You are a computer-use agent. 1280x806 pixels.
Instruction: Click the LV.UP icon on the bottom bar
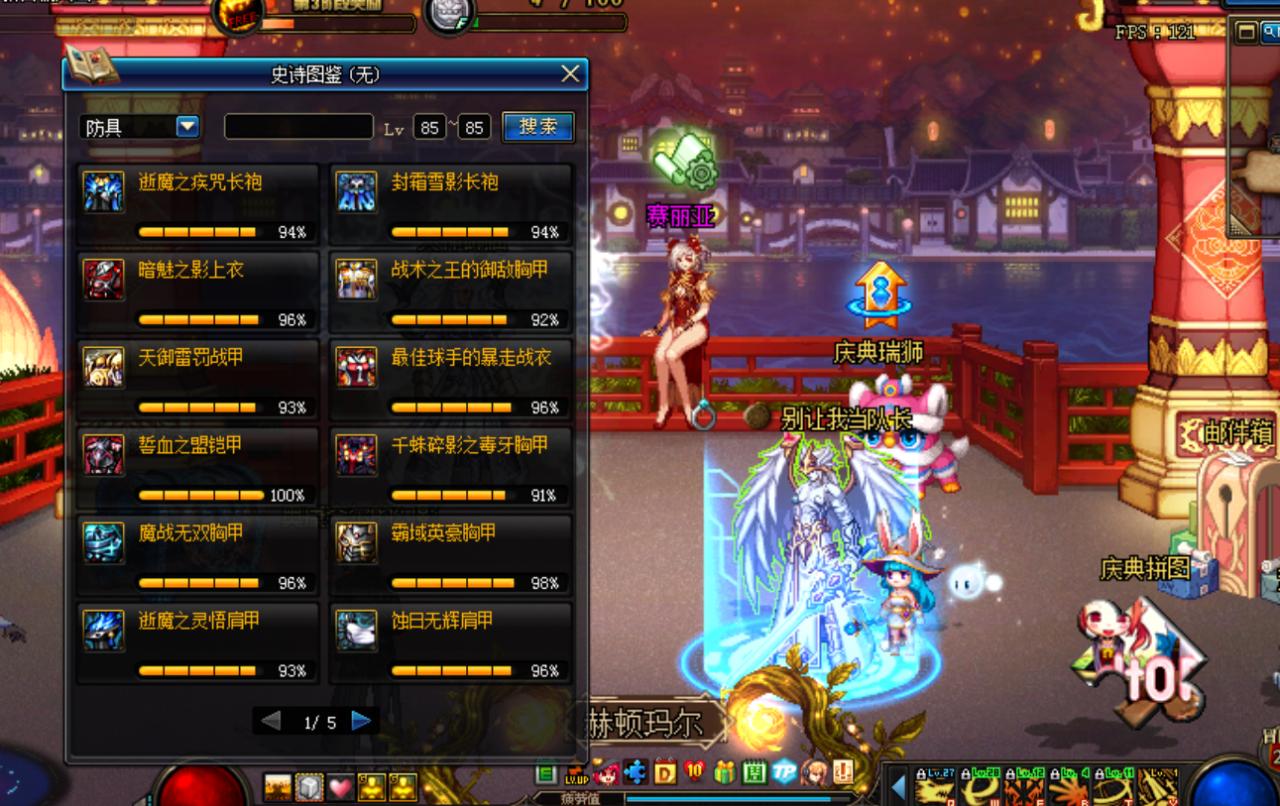(x=578, y=775)
